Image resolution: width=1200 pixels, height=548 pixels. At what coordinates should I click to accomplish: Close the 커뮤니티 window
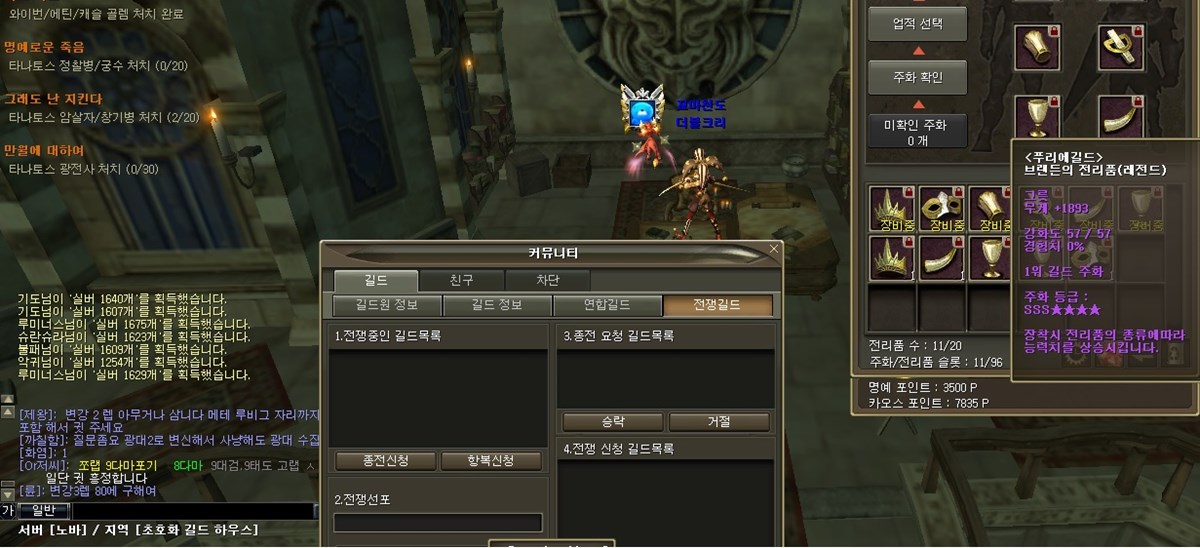pos(774,248)
